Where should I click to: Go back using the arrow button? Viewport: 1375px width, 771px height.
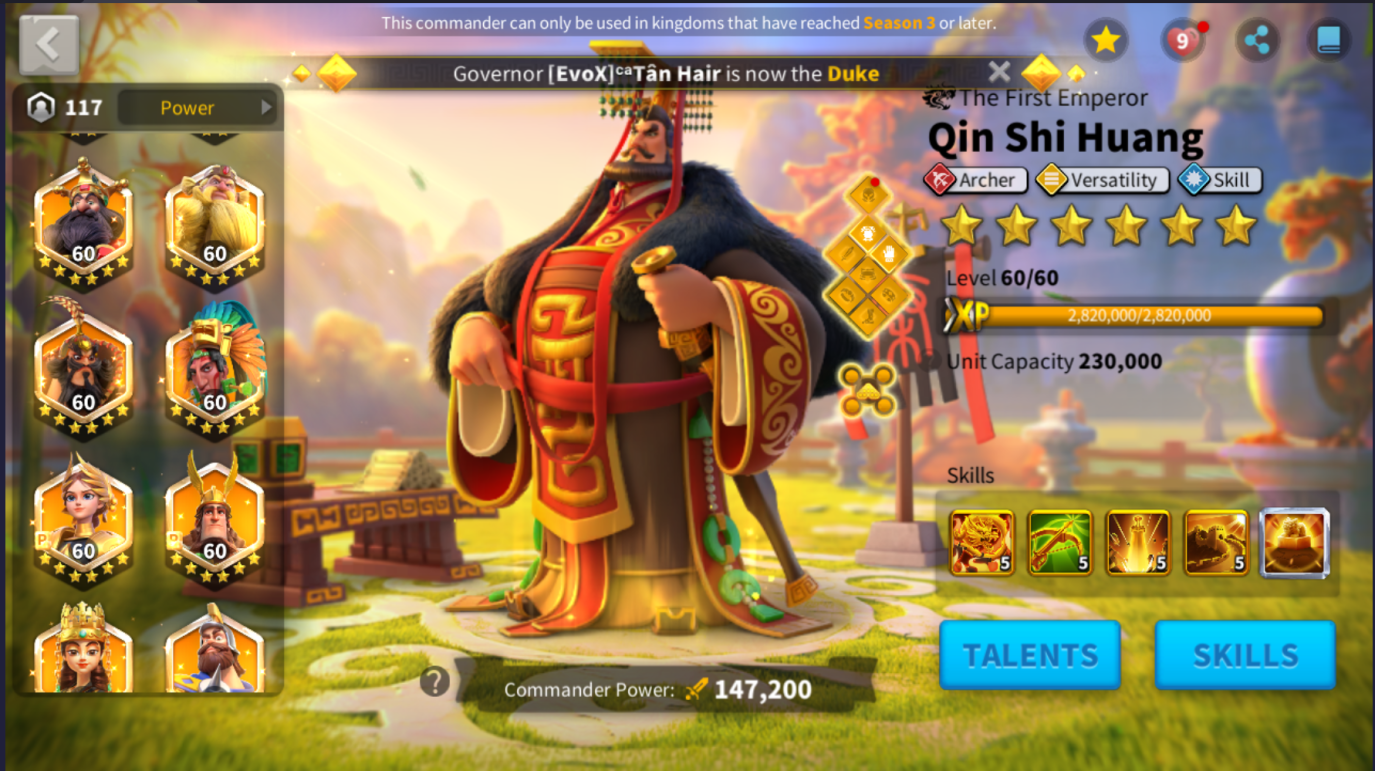pyautogui.click(x=48, y=45)
